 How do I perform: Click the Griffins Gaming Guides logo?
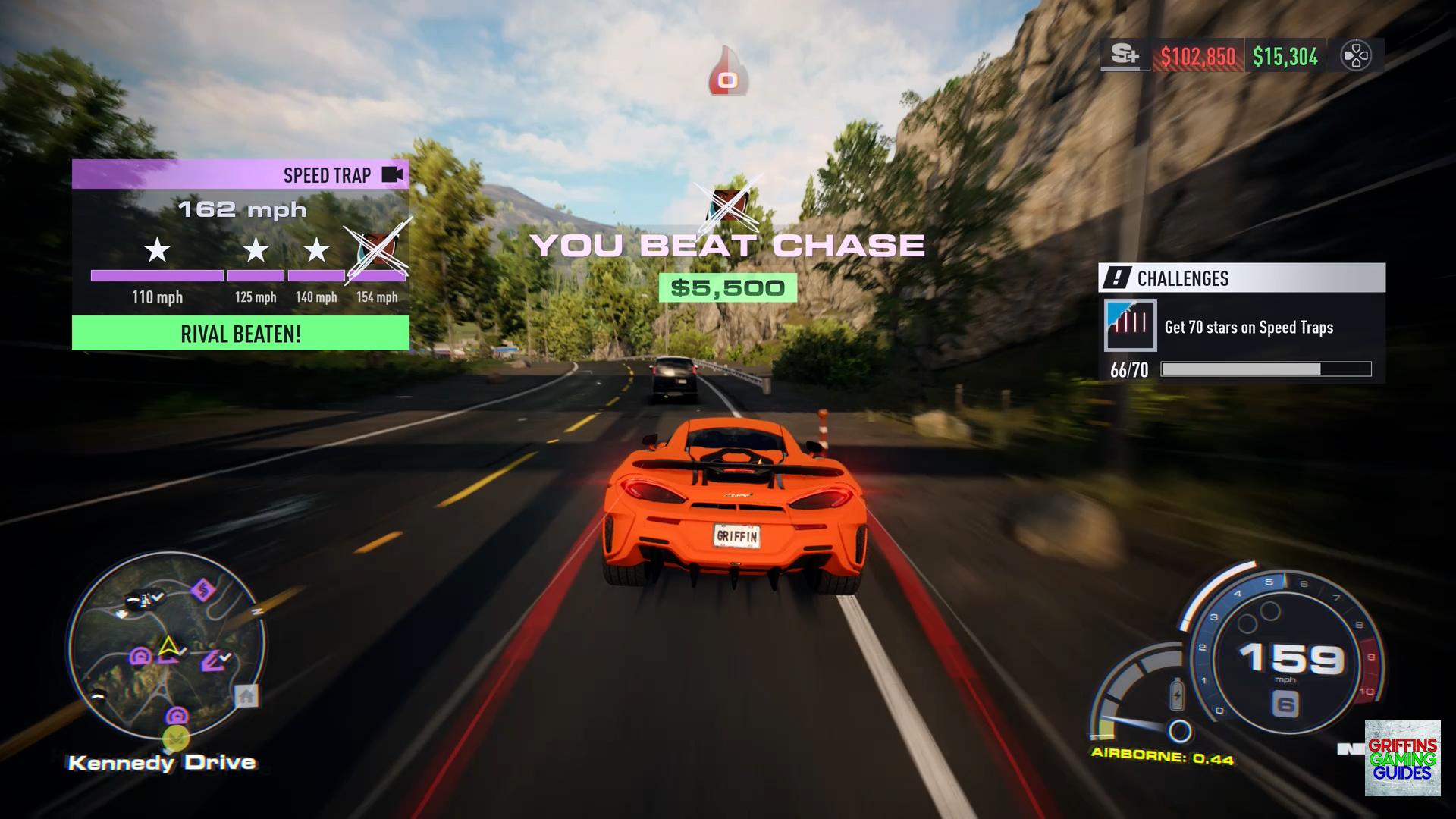coord(1402,758)
